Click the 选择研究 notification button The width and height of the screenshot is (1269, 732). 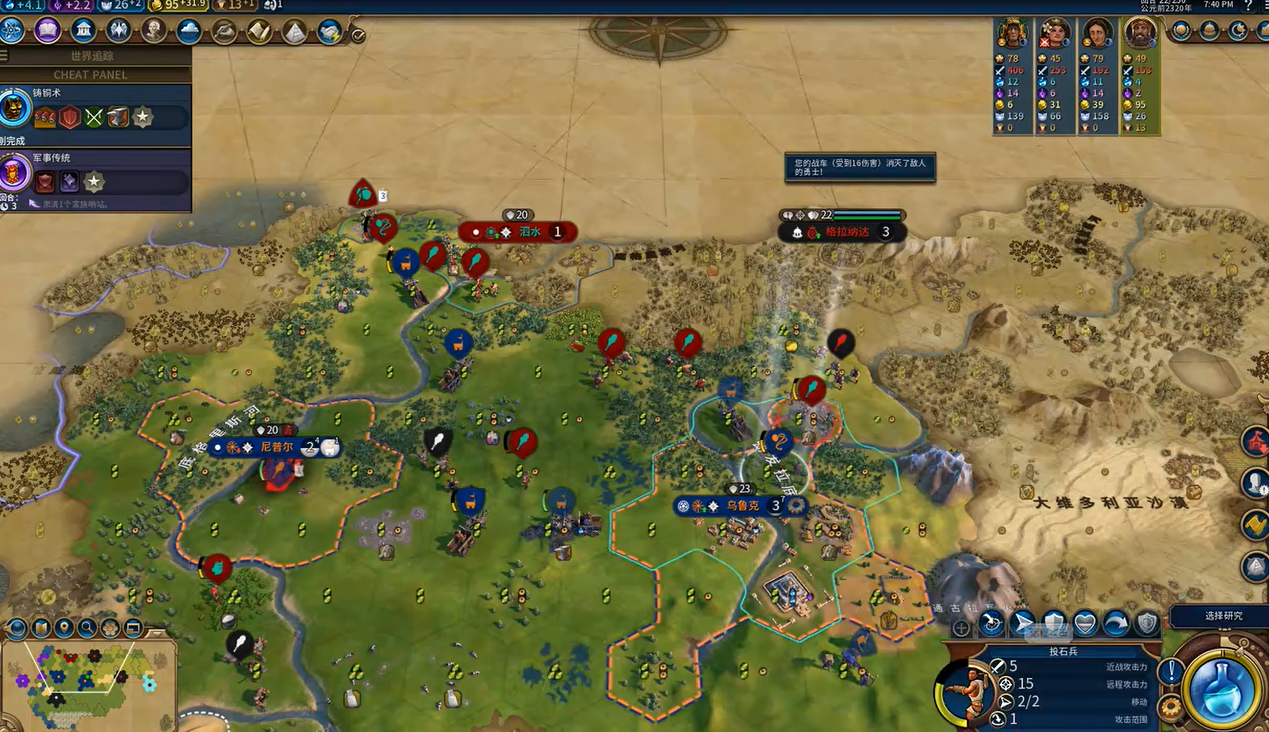1222,616
